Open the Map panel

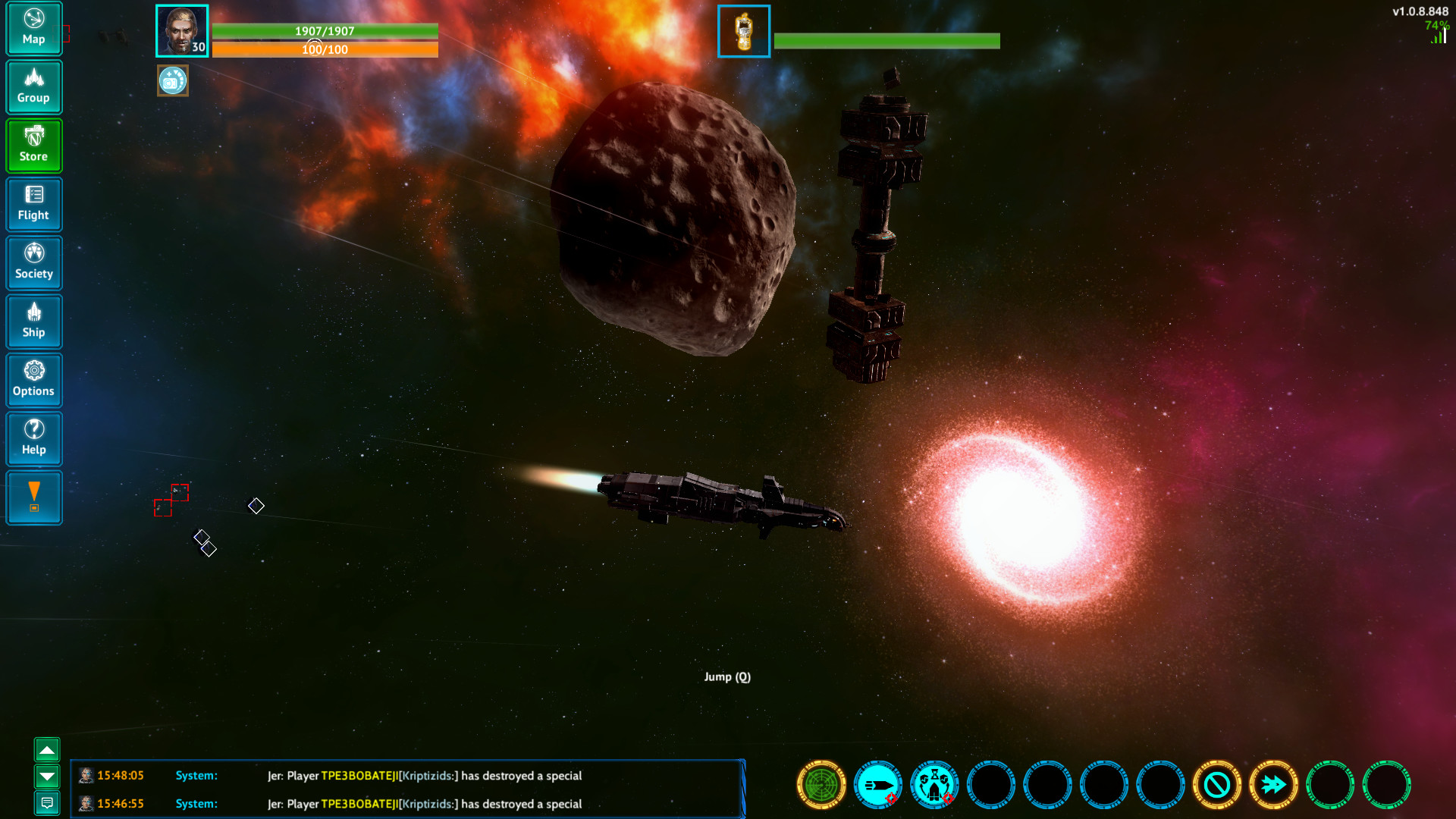pyautogui.click(x=33, y=28)
